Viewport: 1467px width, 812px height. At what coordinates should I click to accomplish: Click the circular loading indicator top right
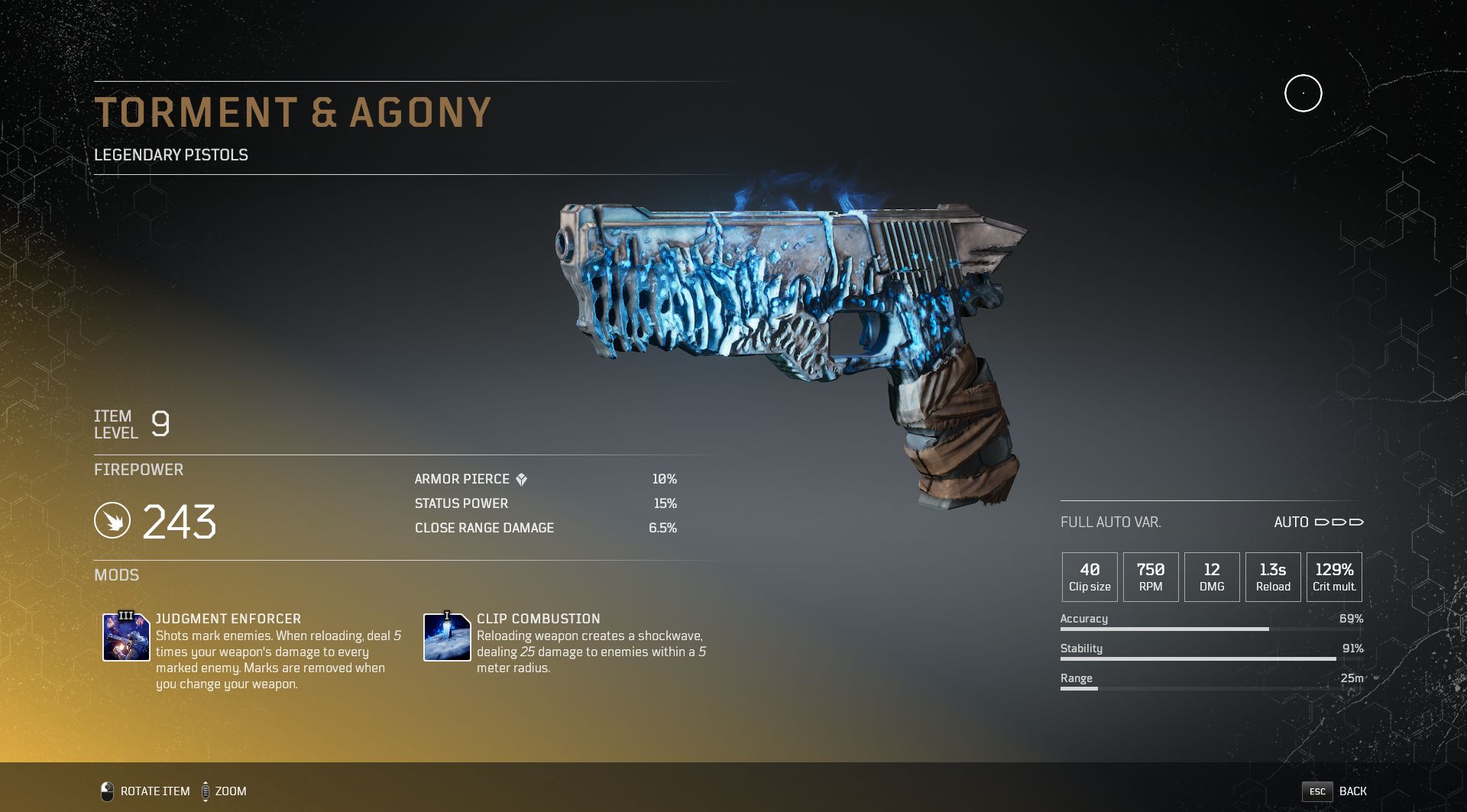pos(1303,92)
